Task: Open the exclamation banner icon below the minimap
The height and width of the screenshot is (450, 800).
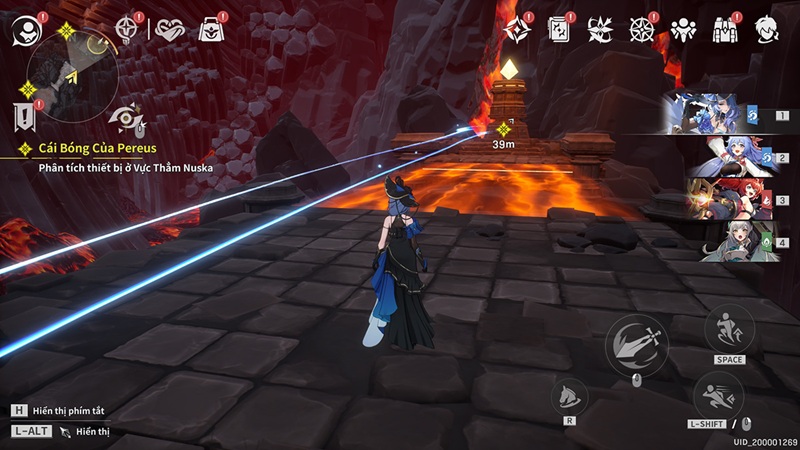Action: (x=27, y=116)
